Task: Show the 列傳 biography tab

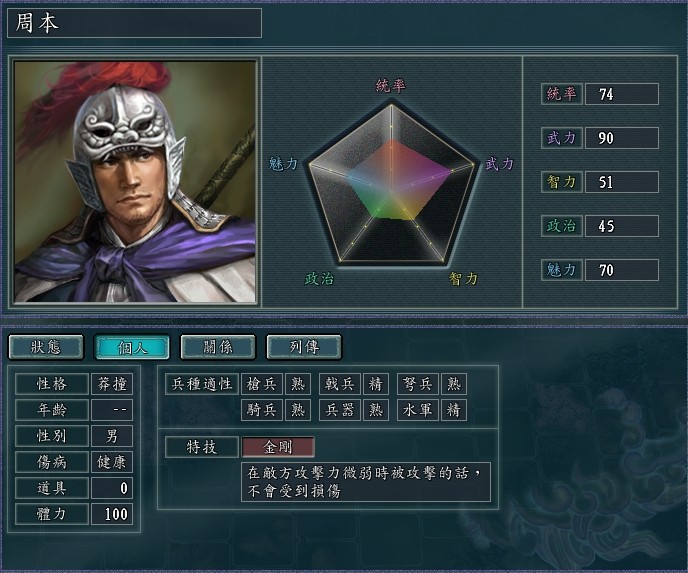Action: tap(303, 347)
